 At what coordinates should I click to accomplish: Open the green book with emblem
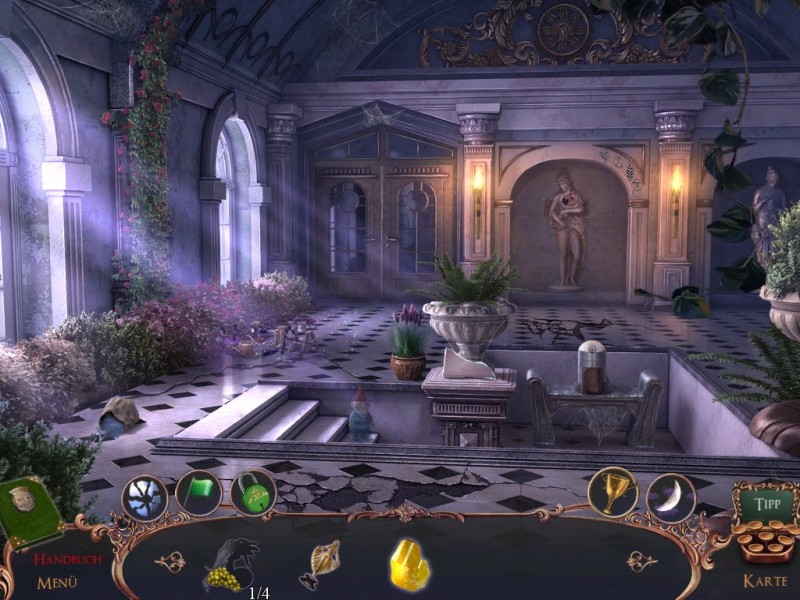pos(30,509)
